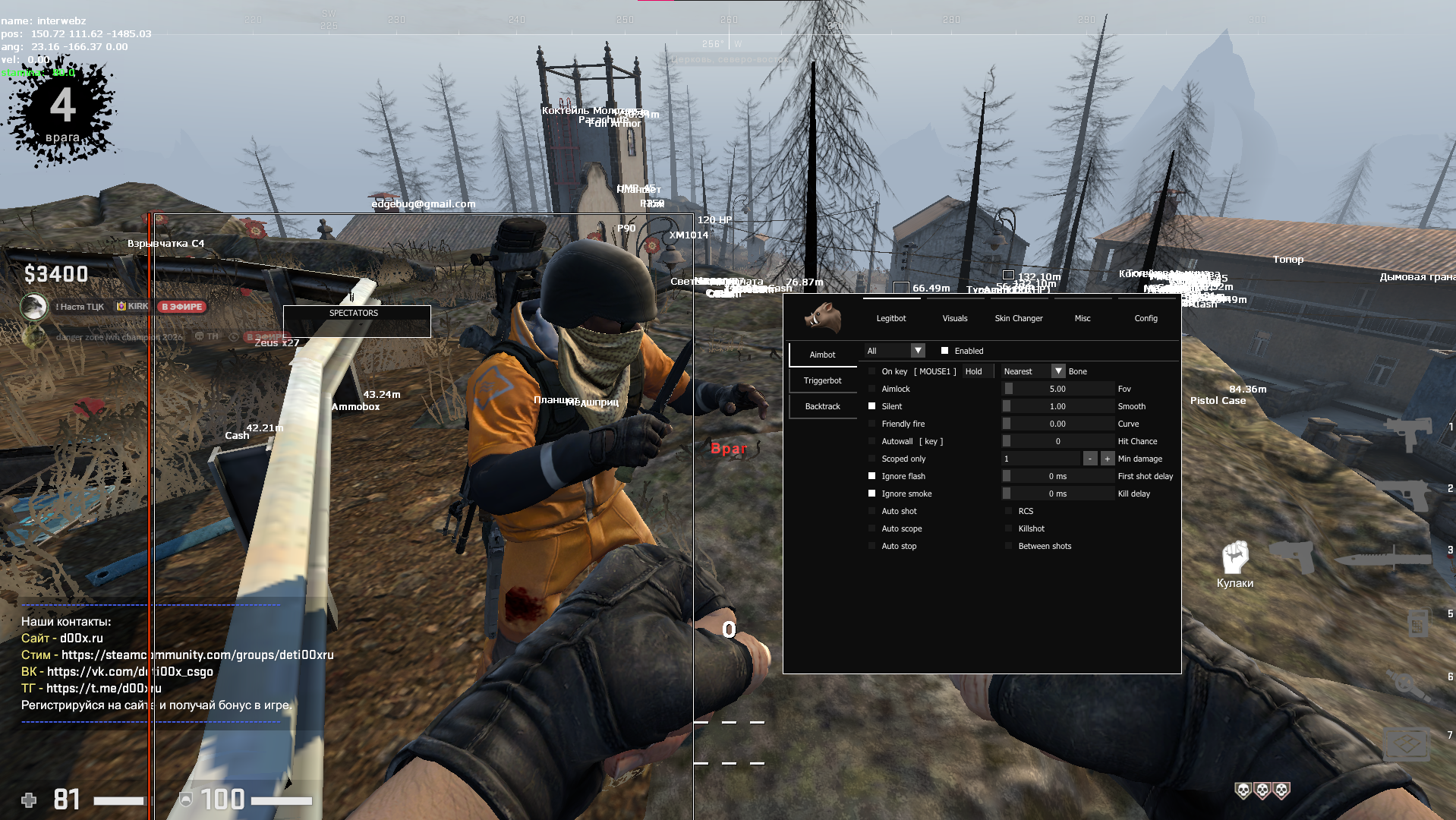Uncheck Ignore smoke
1456x820 pixels.
point(871,494)
